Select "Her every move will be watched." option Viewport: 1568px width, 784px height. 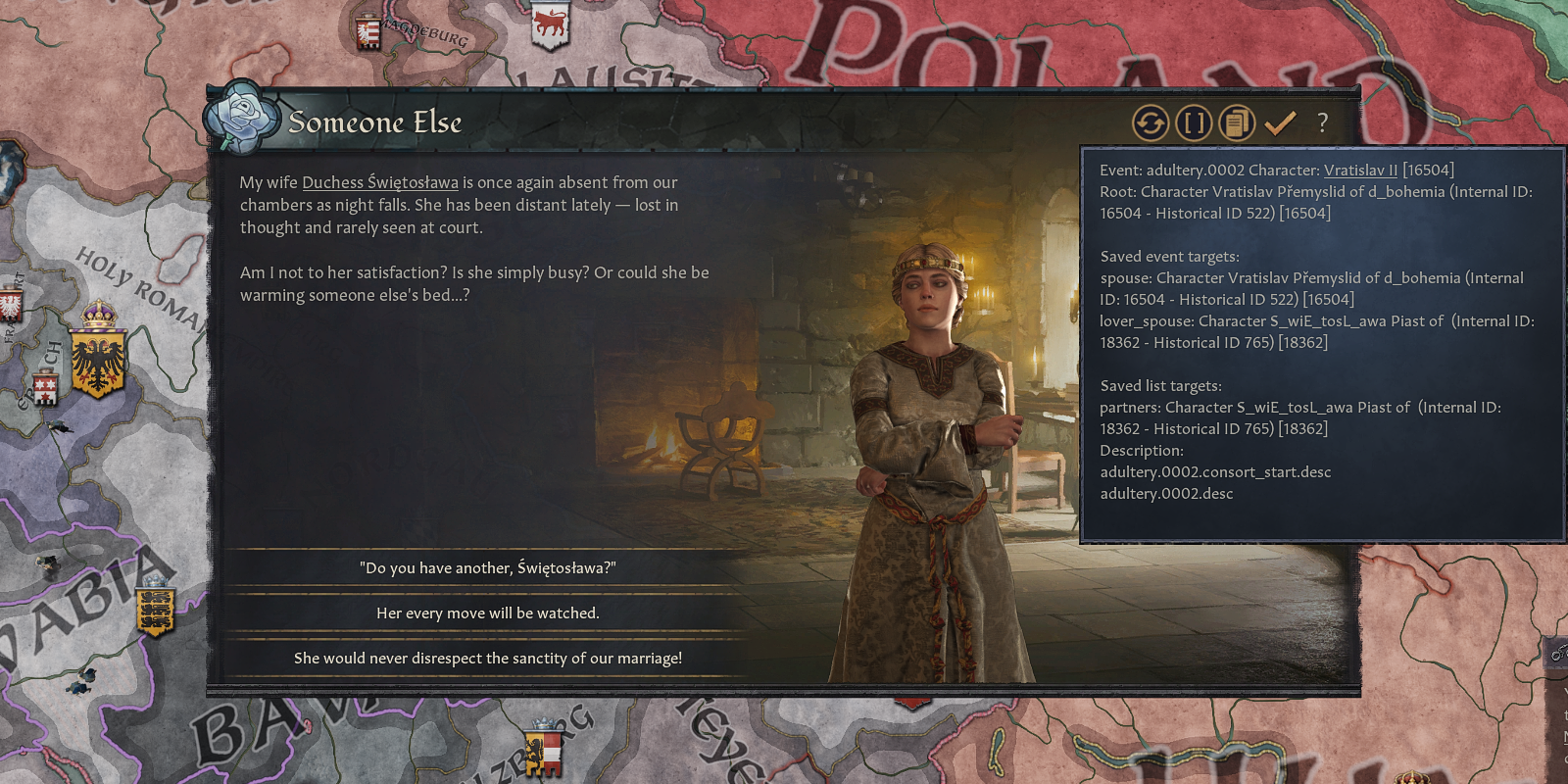point(487,613)
